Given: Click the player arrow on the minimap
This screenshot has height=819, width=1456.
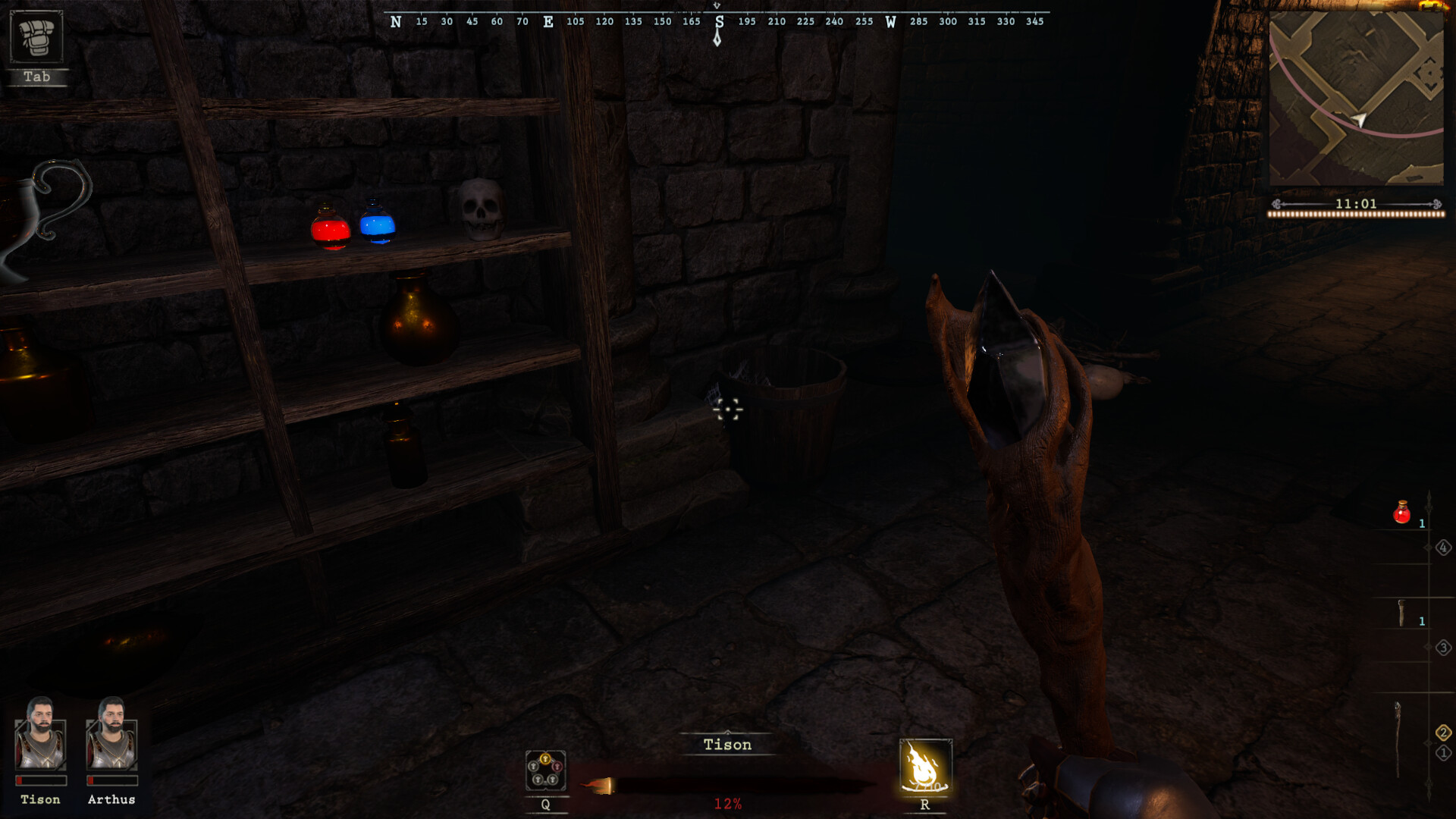Looking at the screenshot, I should point(1360,118).
